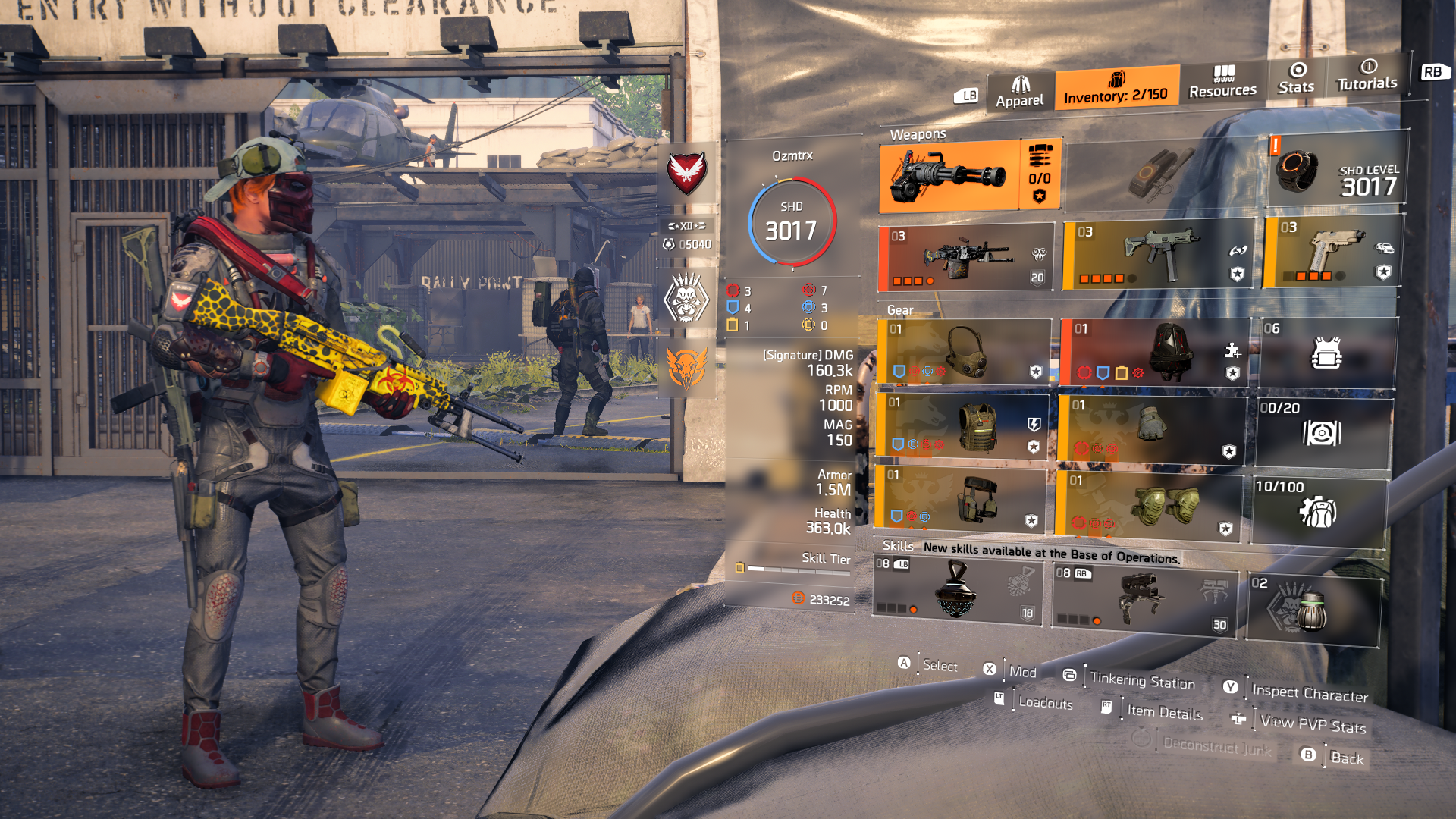Pick the pistol sidearm slot
The image size is (1456, 819).
click(1332, 251)
